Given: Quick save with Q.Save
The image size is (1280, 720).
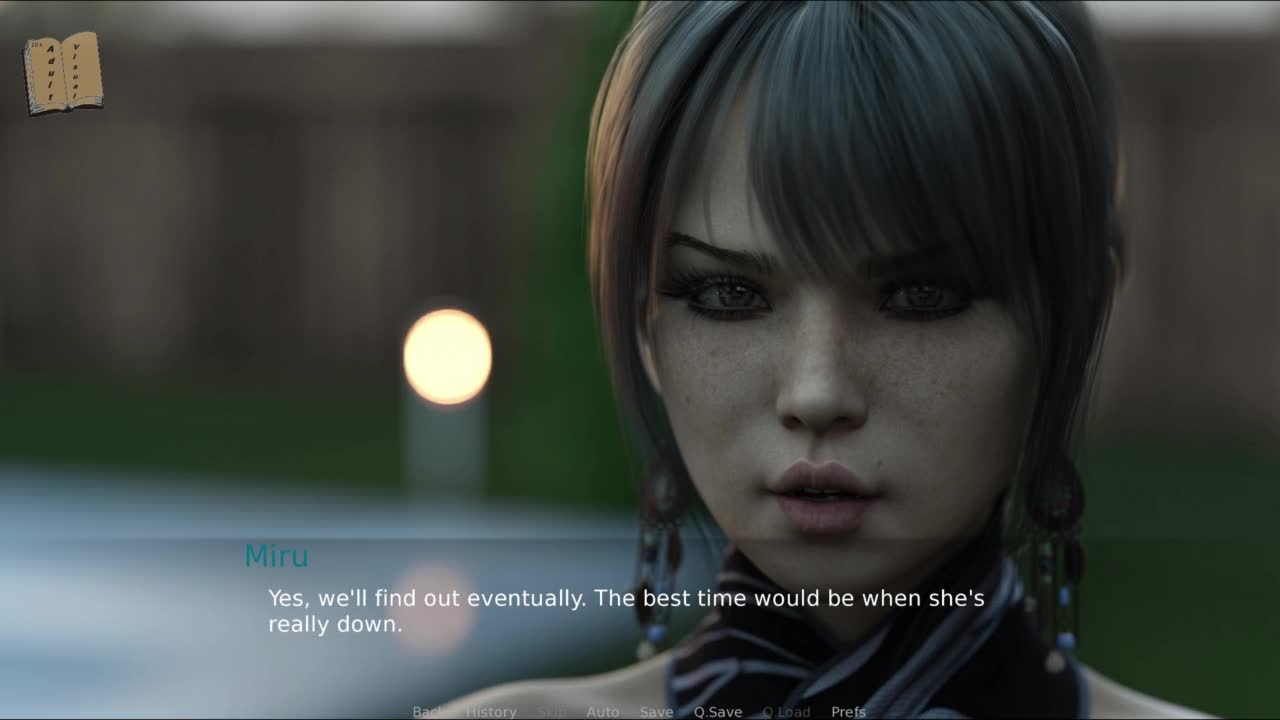Looking at the screenshot, I should point(718,712).
